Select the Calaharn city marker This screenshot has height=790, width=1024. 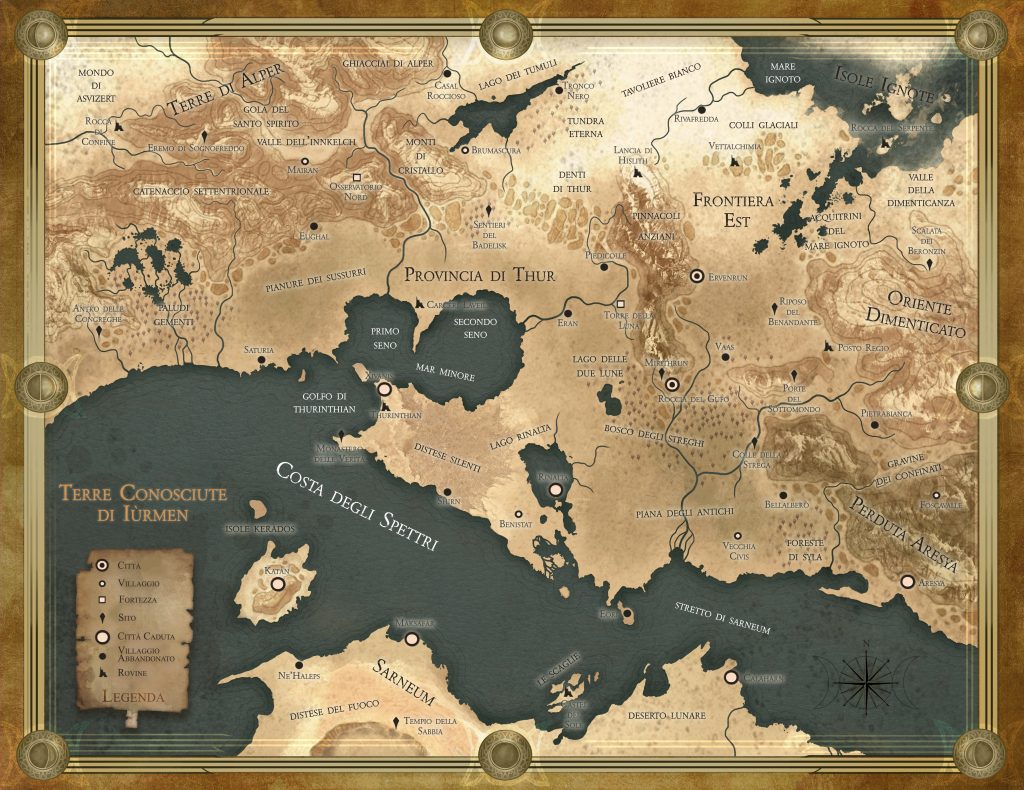coord(731,677)
